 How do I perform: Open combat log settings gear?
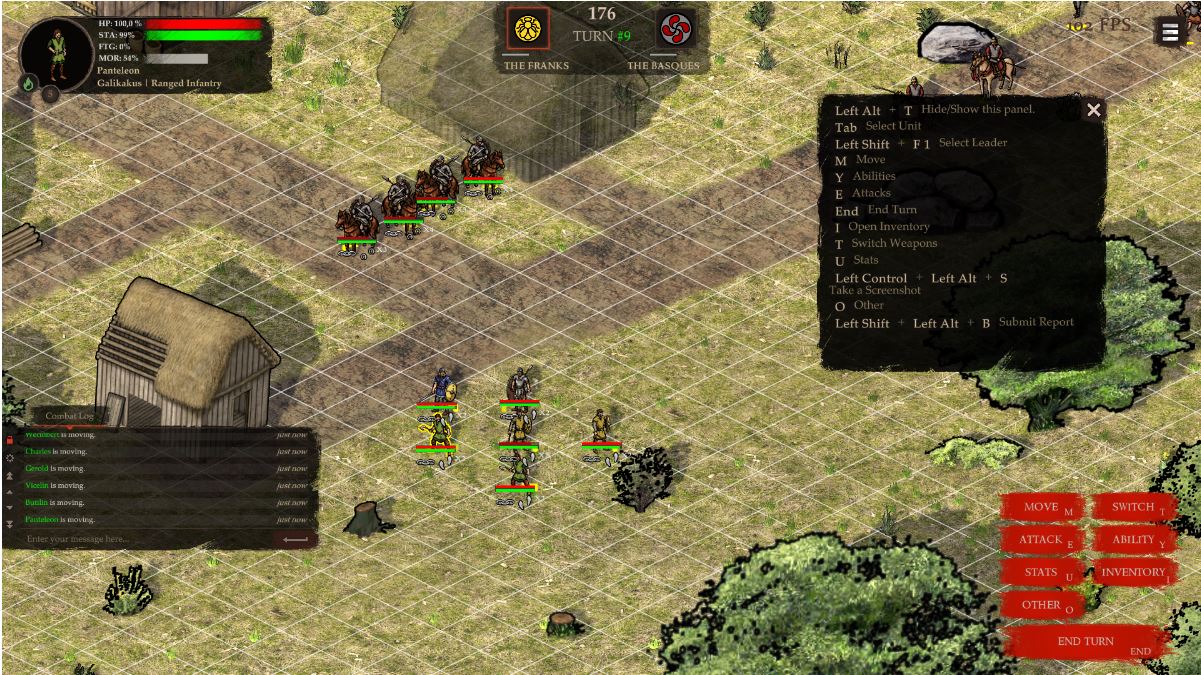[x=10, y=457]
